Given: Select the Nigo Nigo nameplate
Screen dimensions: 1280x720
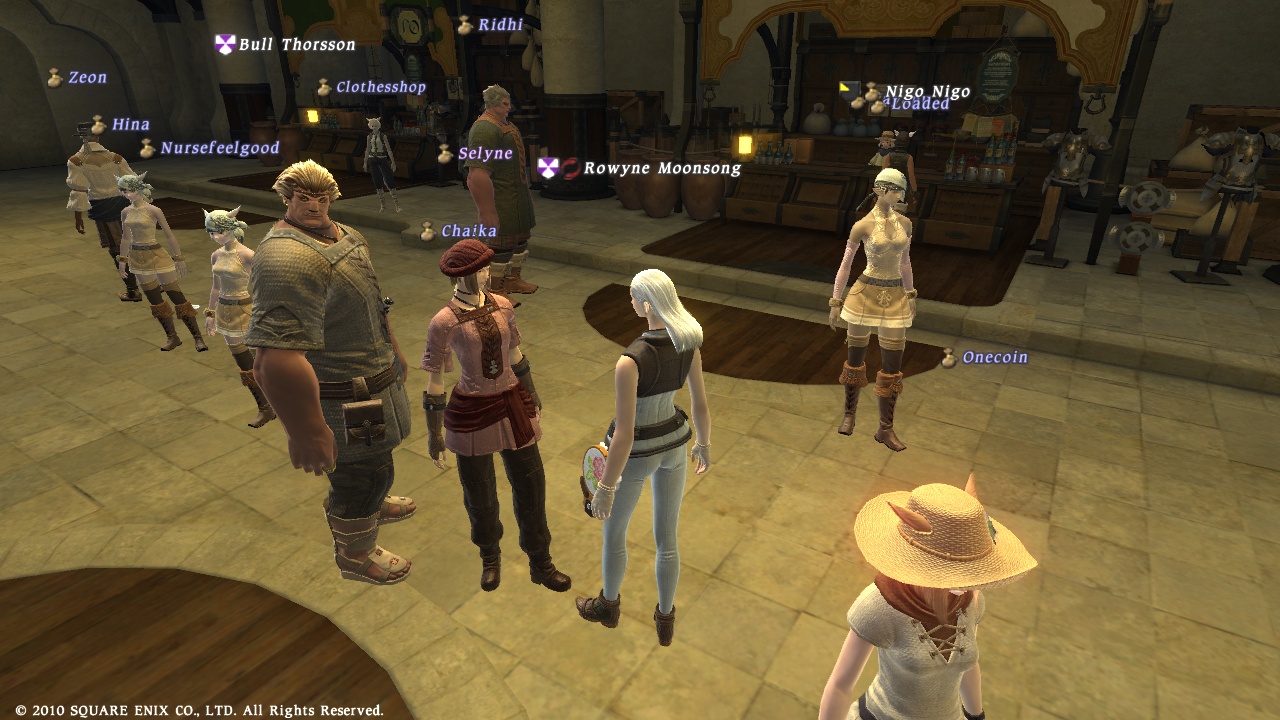Looking at the screenshot, I should pos(927,92).
